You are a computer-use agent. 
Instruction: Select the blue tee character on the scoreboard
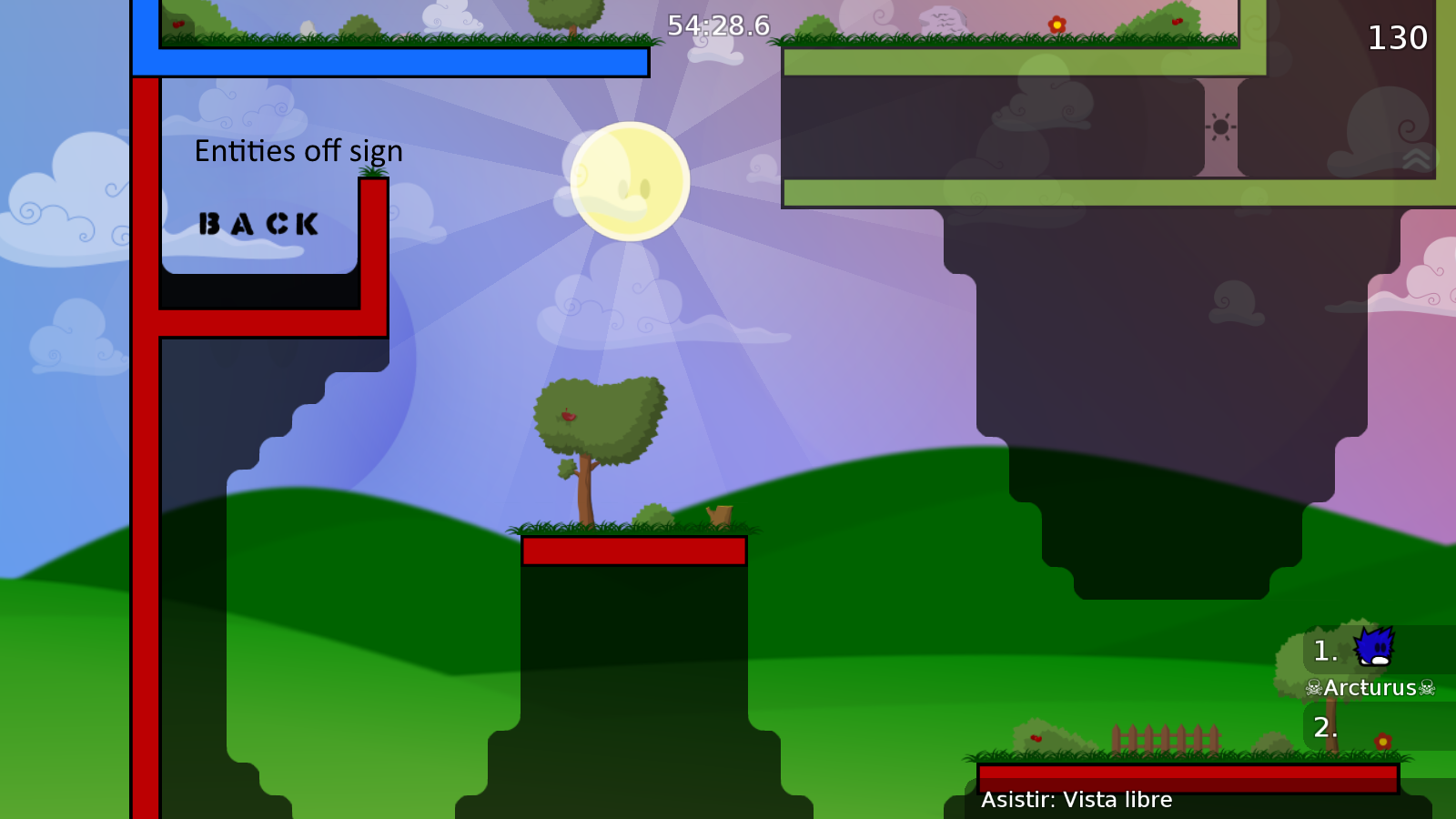coord(1374,648)
